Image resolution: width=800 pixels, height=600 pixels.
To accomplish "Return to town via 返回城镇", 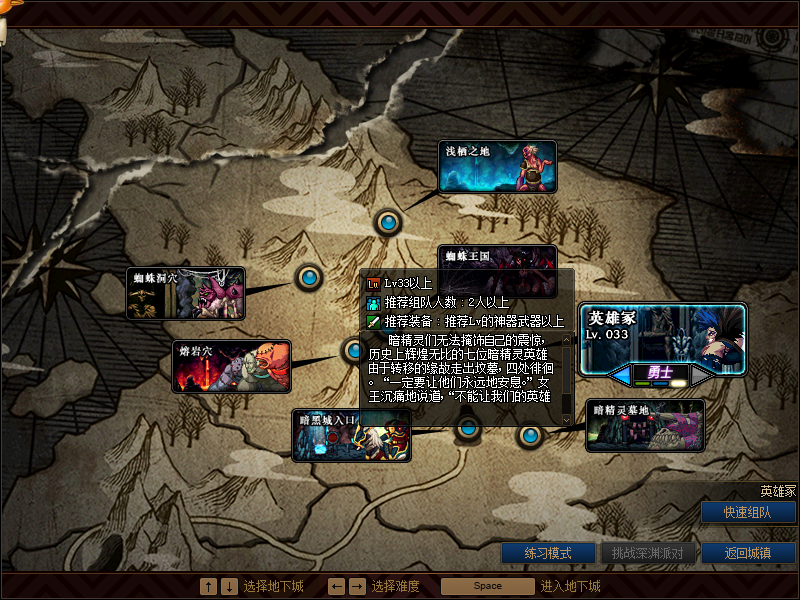I will (748, 553).
